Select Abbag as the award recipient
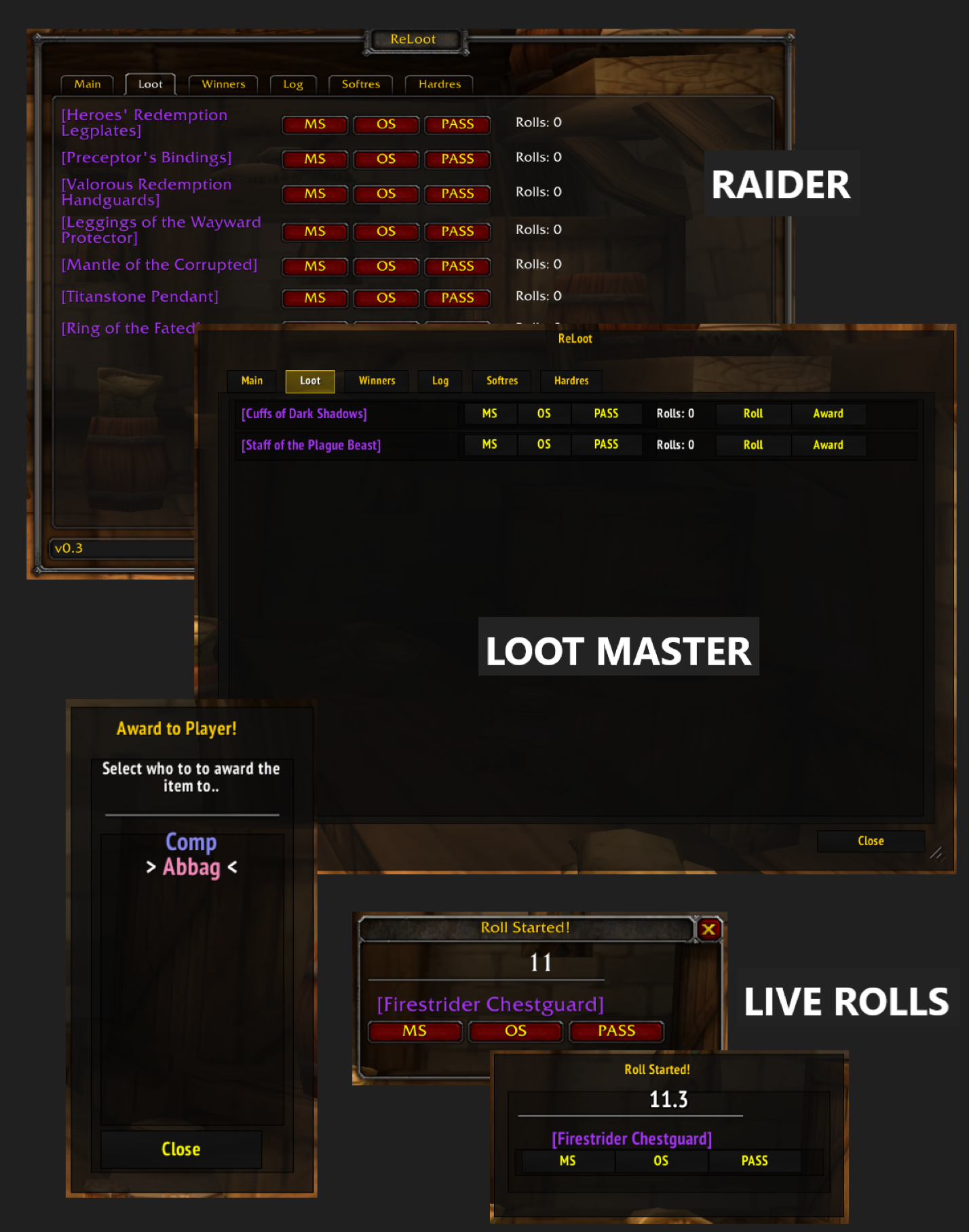This screenshot has height=1232, width=969. 191,866
